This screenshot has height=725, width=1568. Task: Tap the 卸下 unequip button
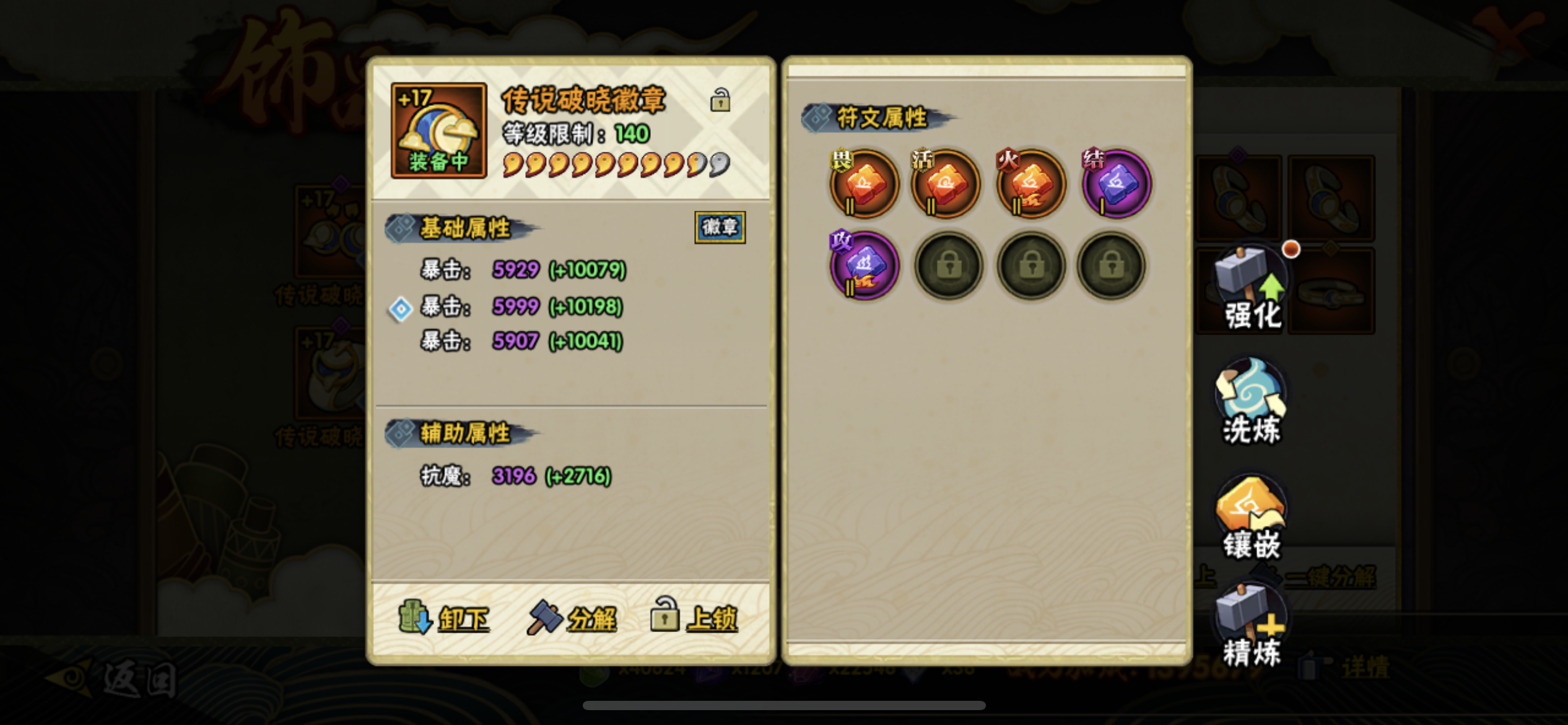(444, 617)
